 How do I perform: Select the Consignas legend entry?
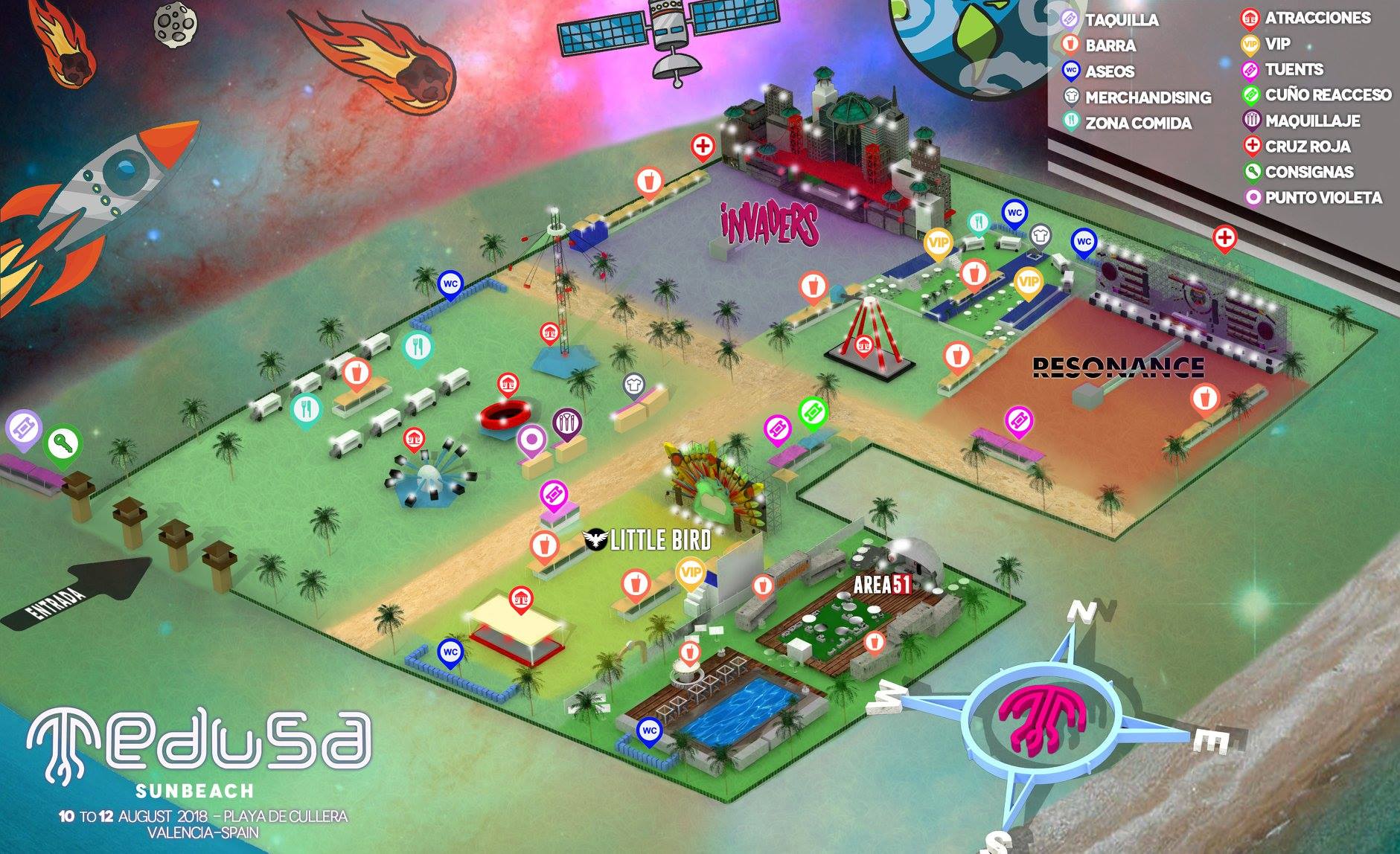1308,172
